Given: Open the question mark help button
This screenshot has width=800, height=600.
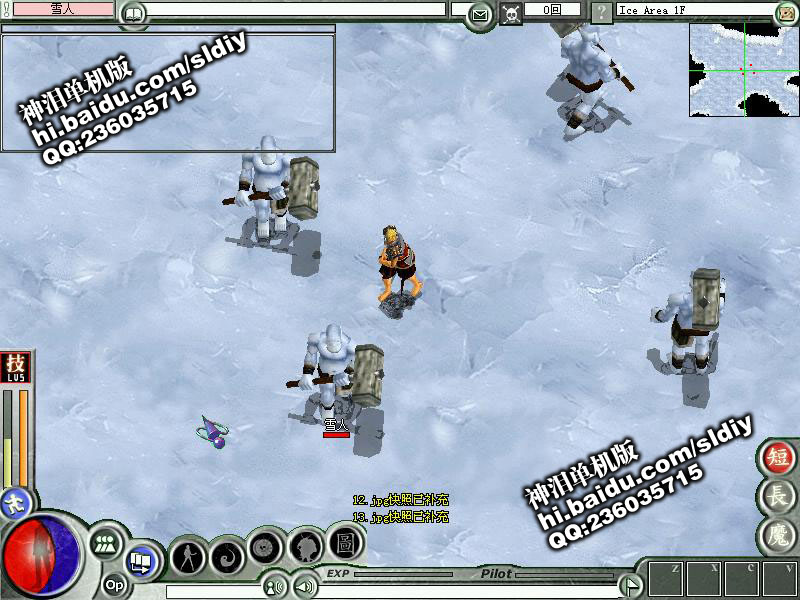Looking at the screenshot, I should tap(601, 13).
